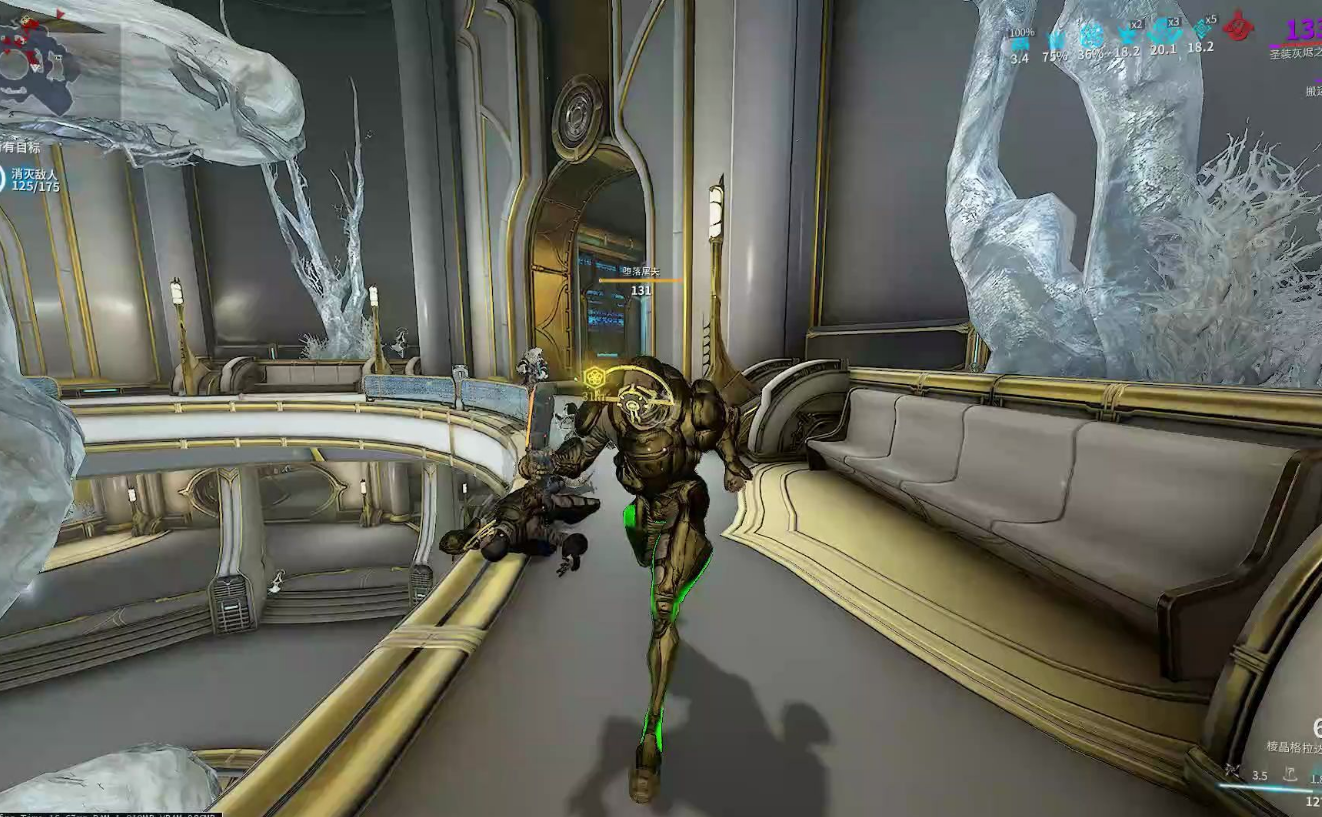Viewport: 1322px width, 817px height.
Task: Activate the shuriken-shaped ability icon
Action: click(x=1233, y=773)
